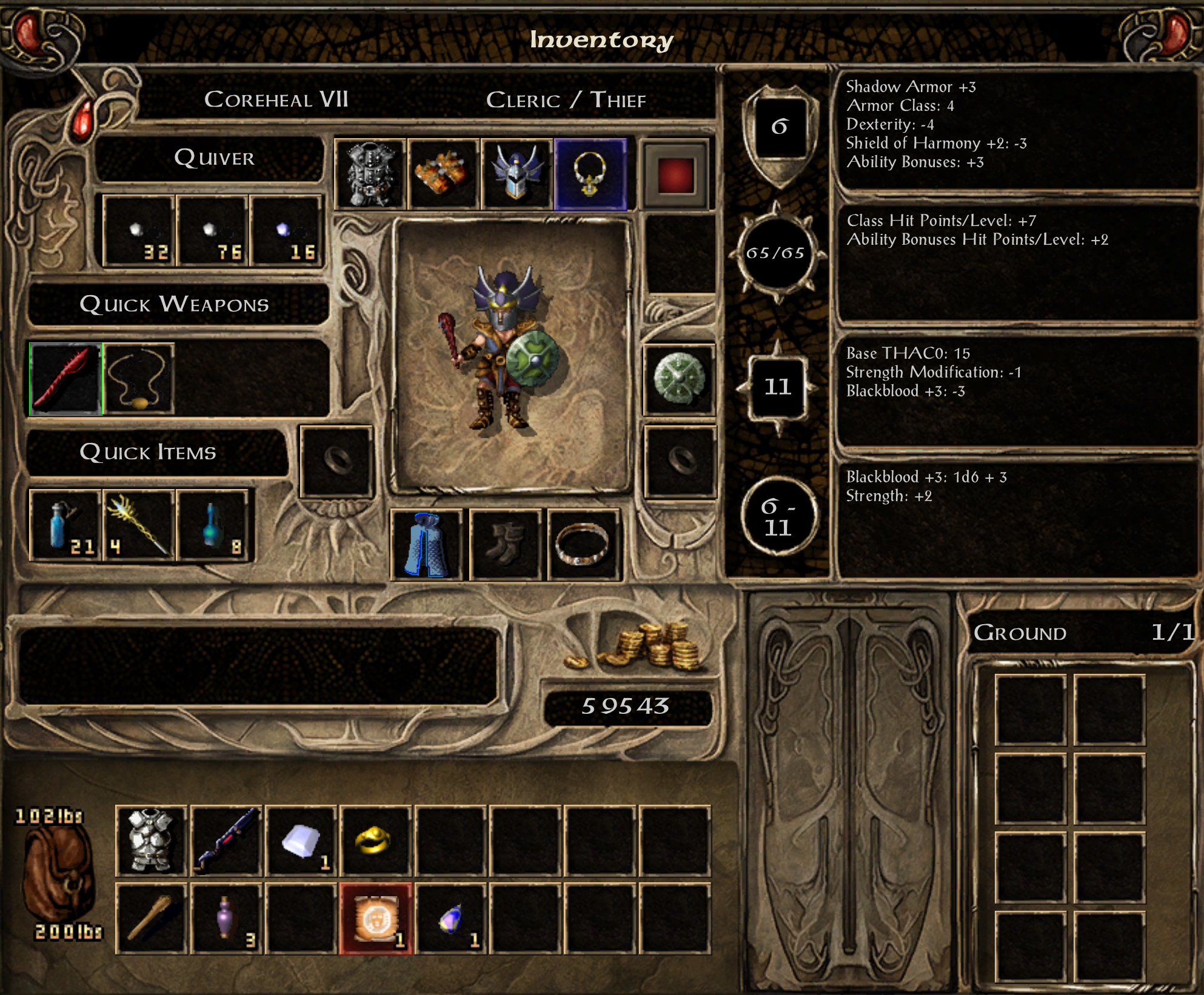Pick the silver plate mail in backpack

(151, 840)
